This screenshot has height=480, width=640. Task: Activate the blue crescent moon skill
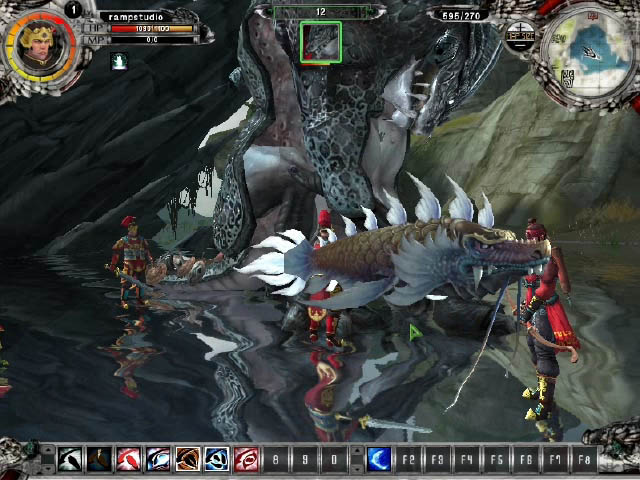[379, 460]
